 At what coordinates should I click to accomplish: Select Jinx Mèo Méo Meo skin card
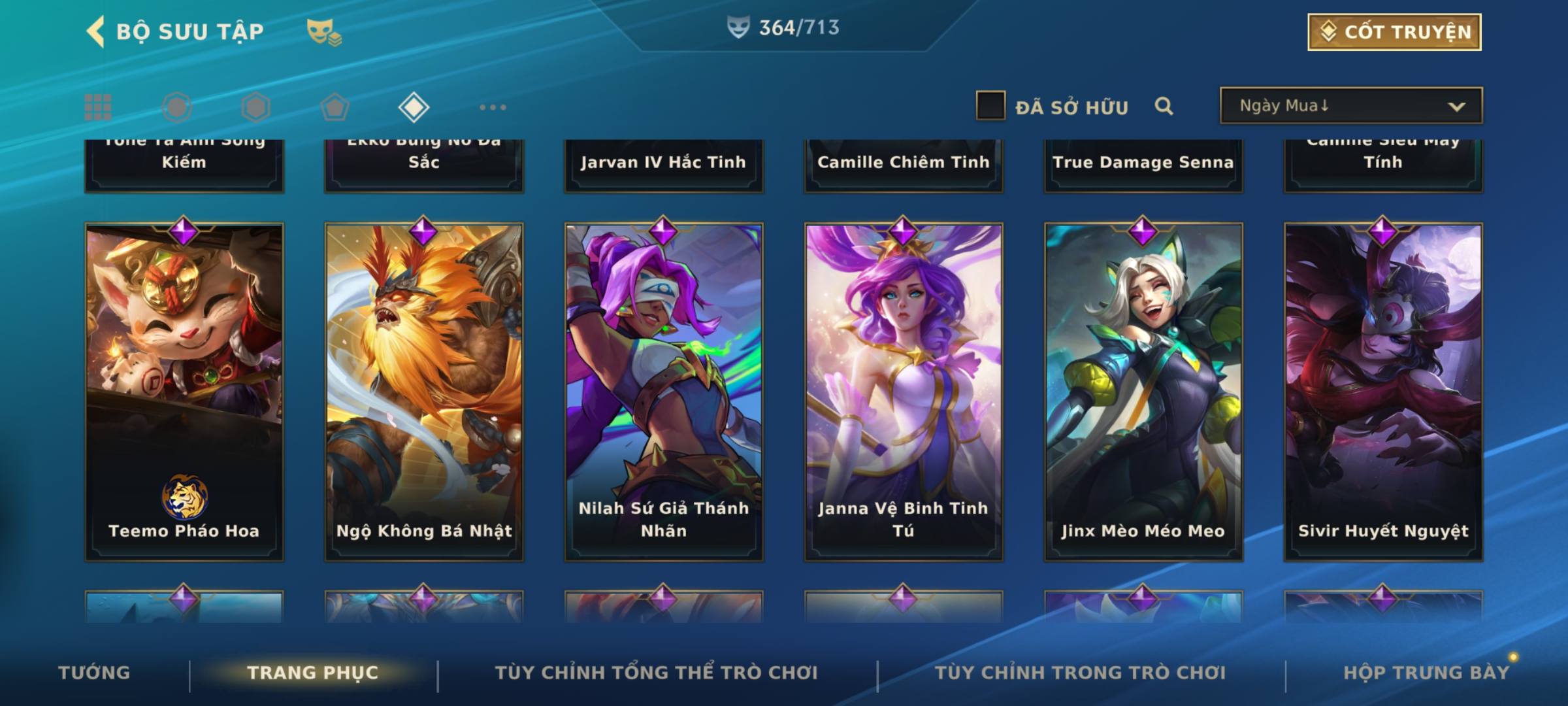point(1143,392)
